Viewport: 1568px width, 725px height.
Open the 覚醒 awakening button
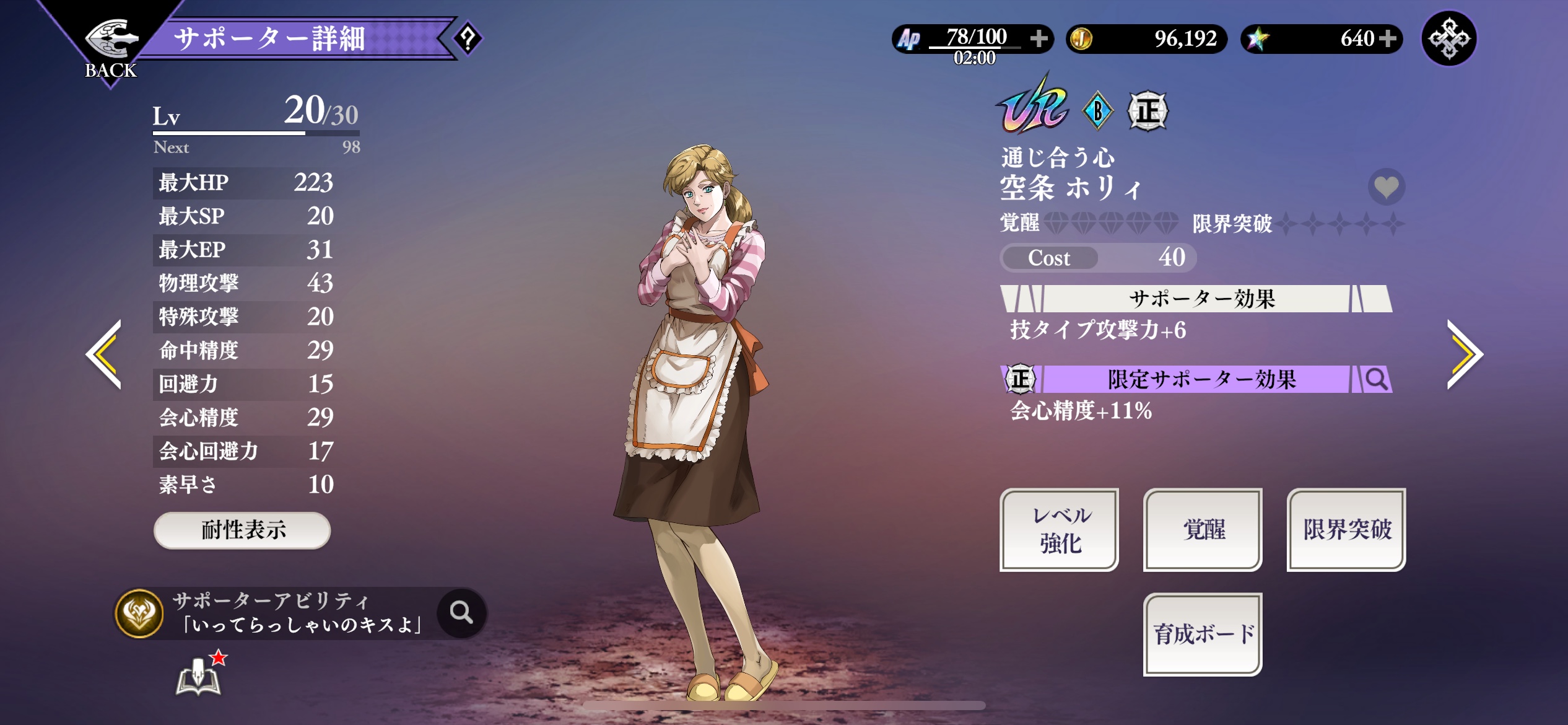point(1203,530)
